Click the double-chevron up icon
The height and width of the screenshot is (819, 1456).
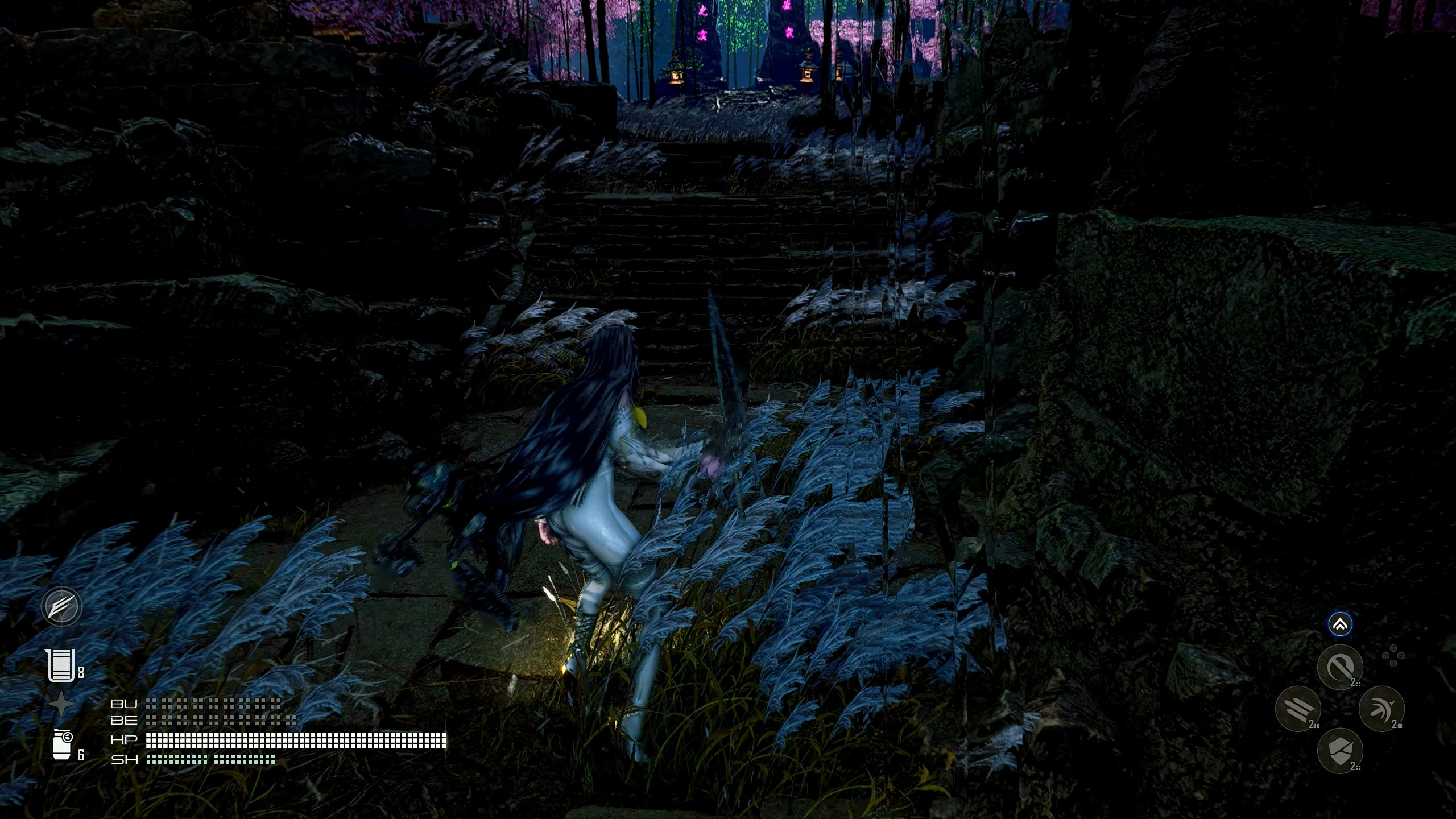pos(1340,625)
